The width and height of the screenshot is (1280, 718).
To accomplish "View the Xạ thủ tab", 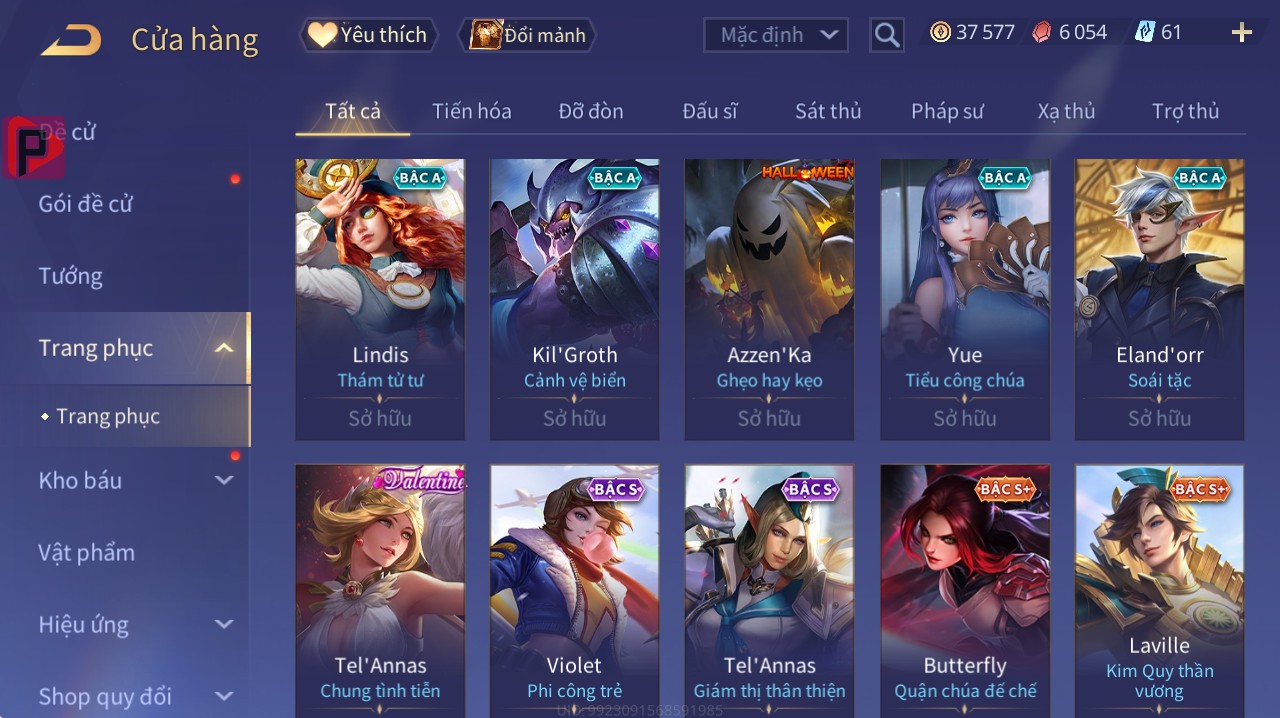I will pos(1066,111).
